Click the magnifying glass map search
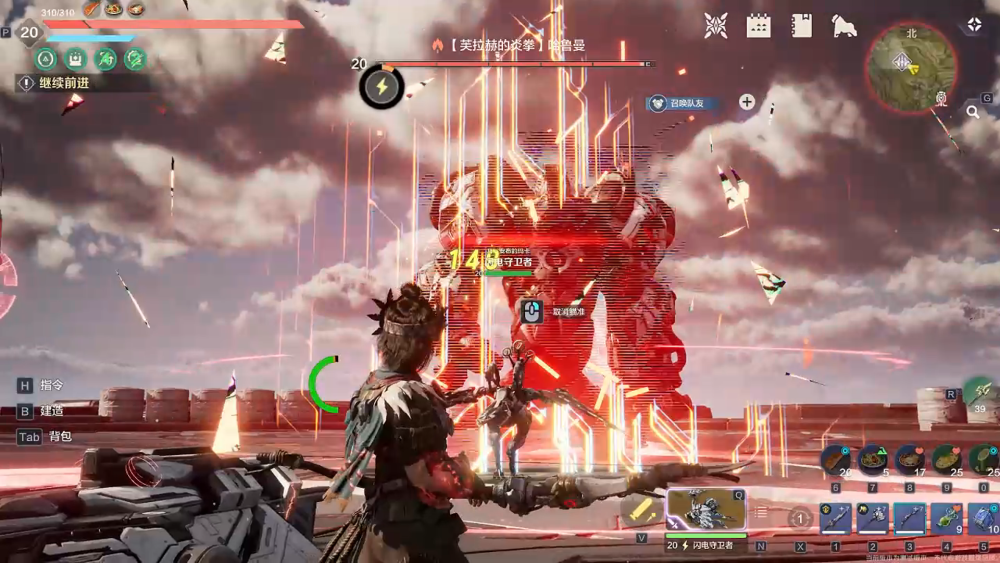This screenshot has height=563, width=1000. point(972,113)
